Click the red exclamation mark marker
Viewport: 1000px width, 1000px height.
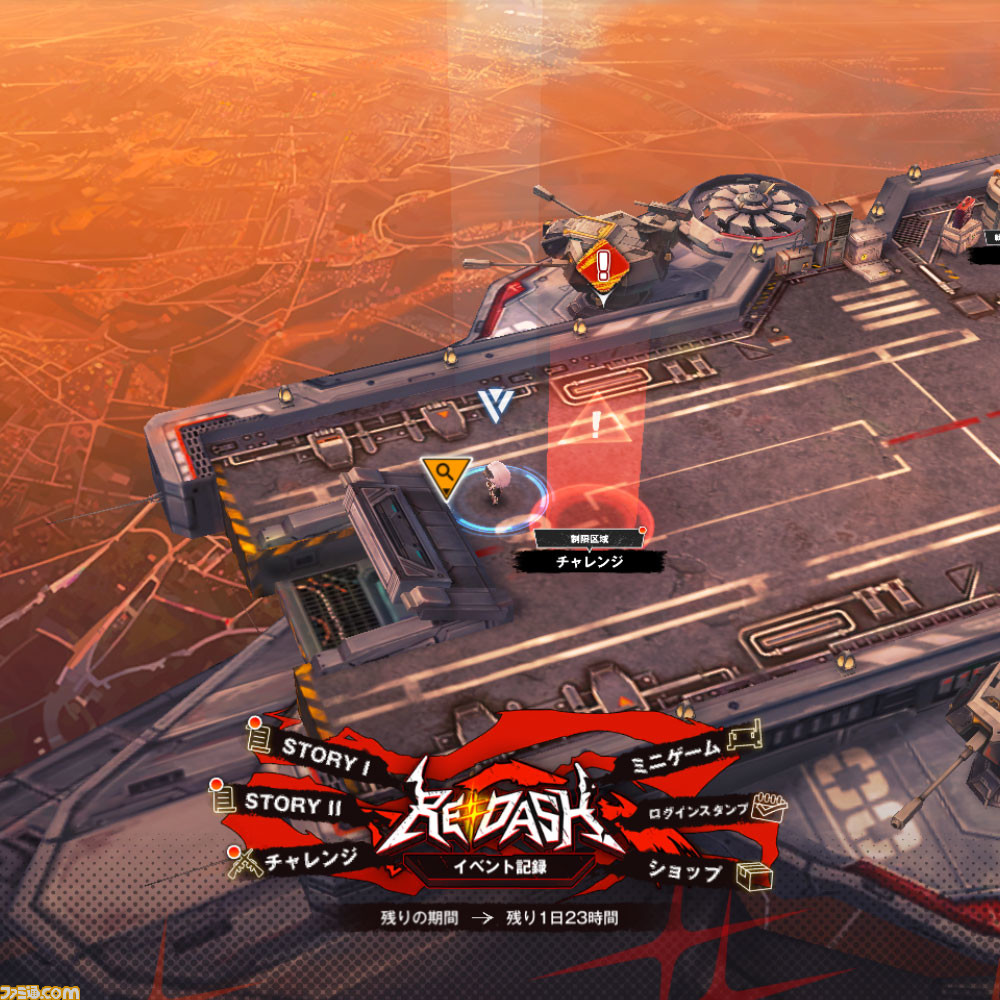click(x=602, y=265)
